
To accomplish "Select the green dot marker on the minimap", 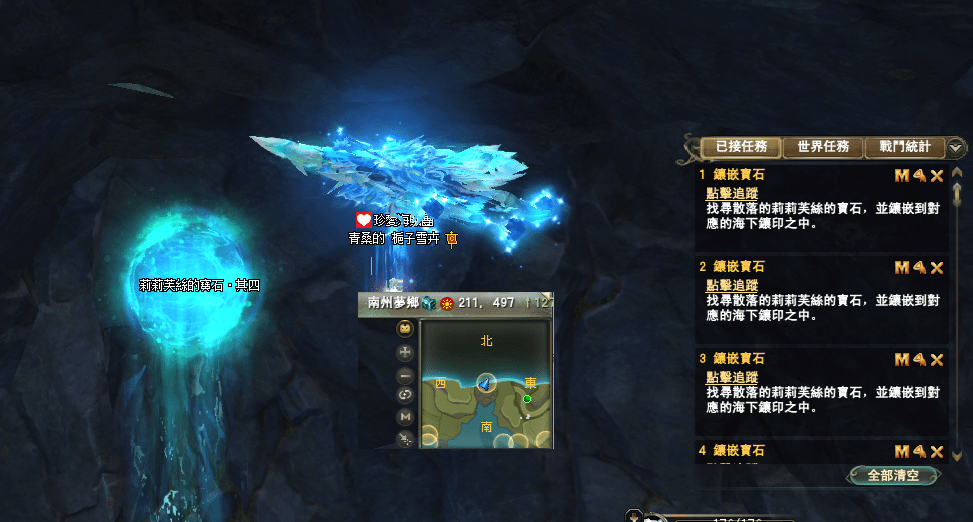I will (x=527, y=399).
